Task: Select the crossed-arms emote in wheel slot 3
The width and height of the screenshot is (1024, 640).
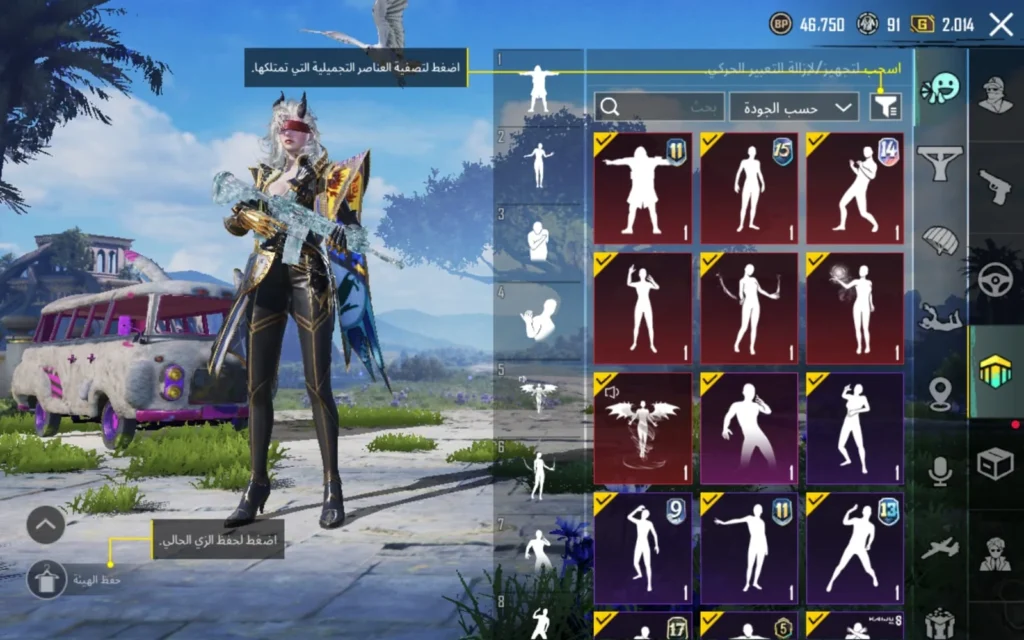Action: 538,241
